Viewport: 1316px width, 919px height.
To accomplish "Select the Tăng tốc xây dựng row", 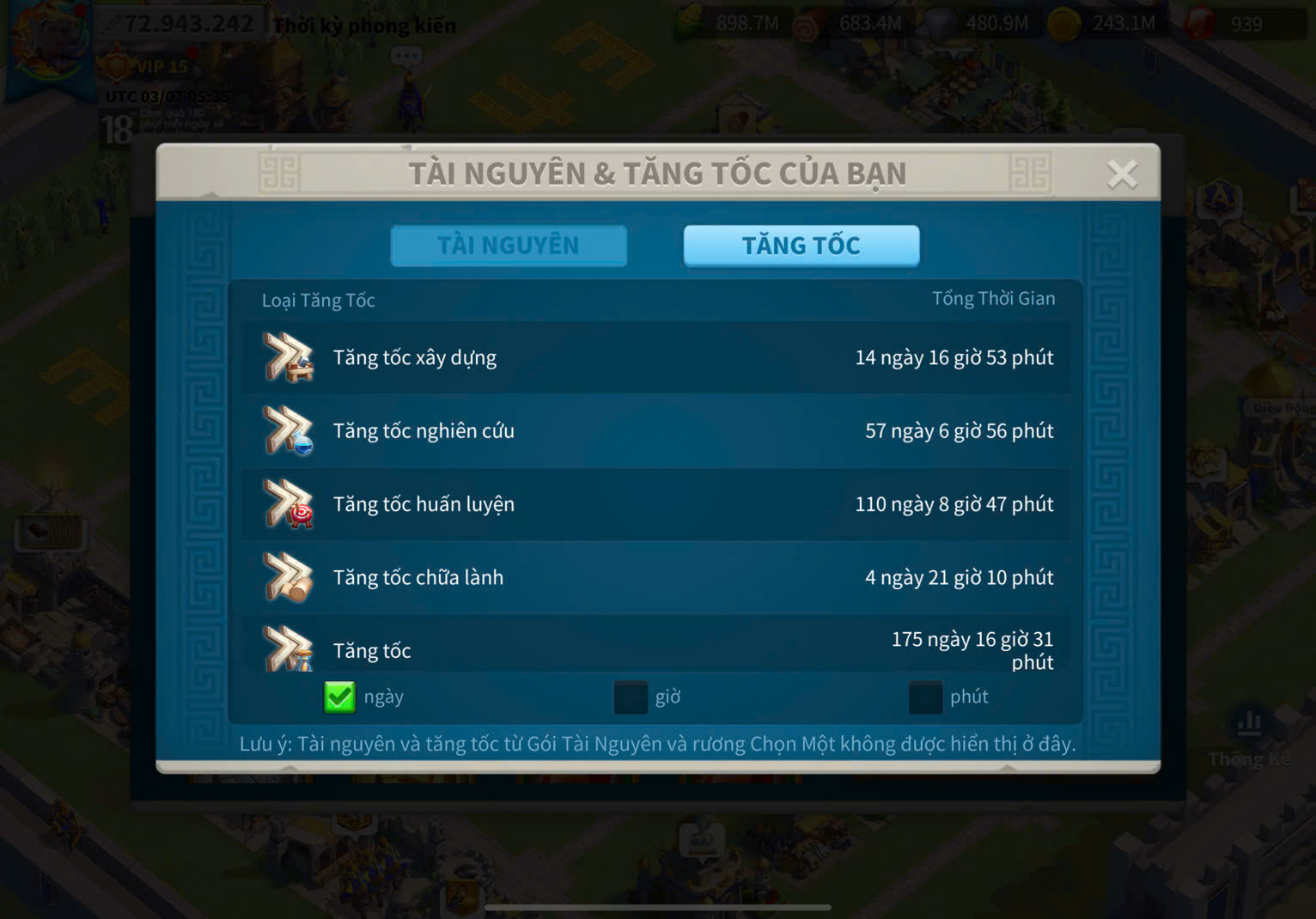I will 656,357.
